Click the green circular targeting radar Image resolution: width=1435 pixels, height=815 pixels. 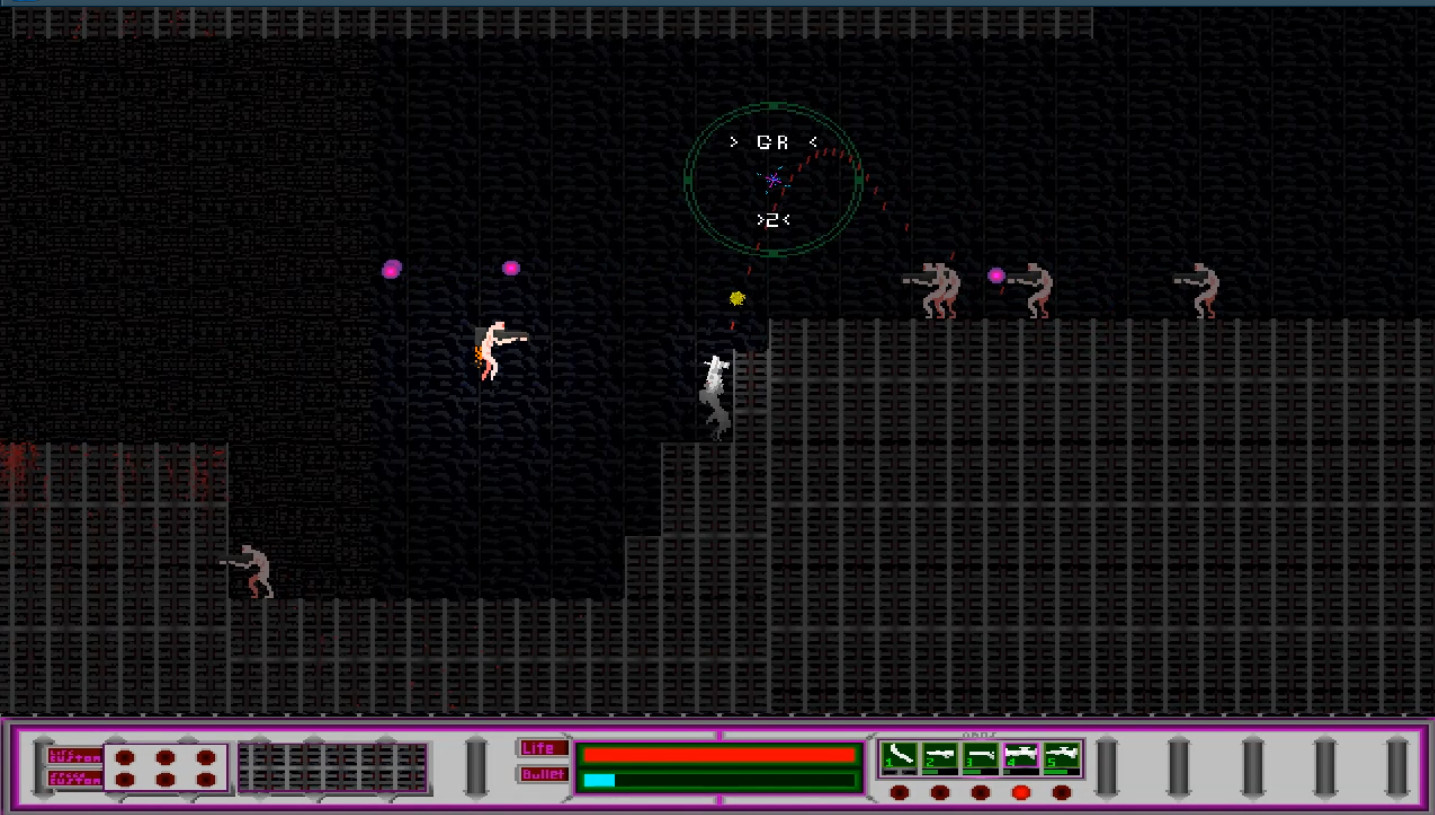pyautogui.click(x=773, y=179)
